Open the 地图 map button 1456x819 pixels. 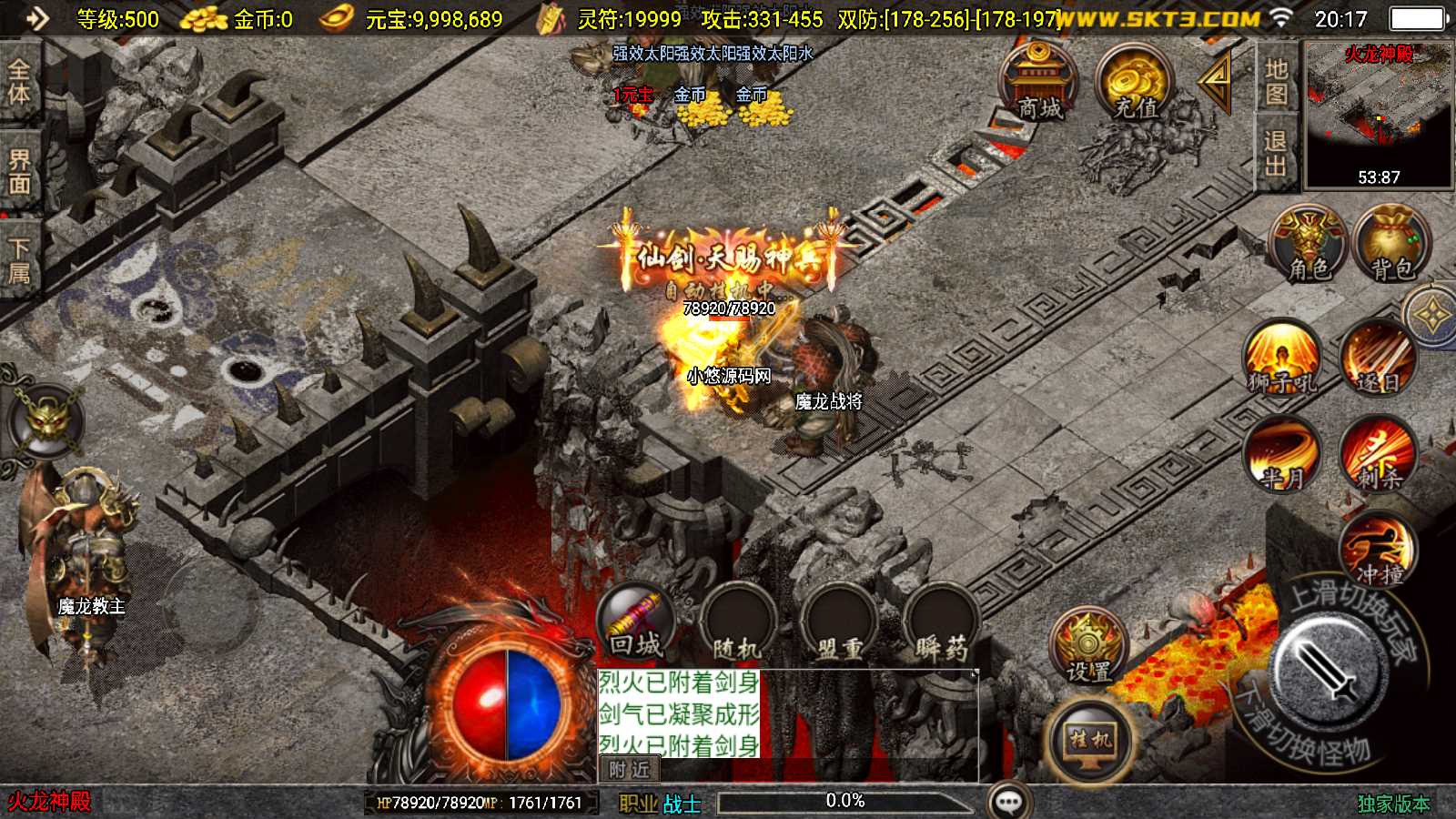point(1276,82)
